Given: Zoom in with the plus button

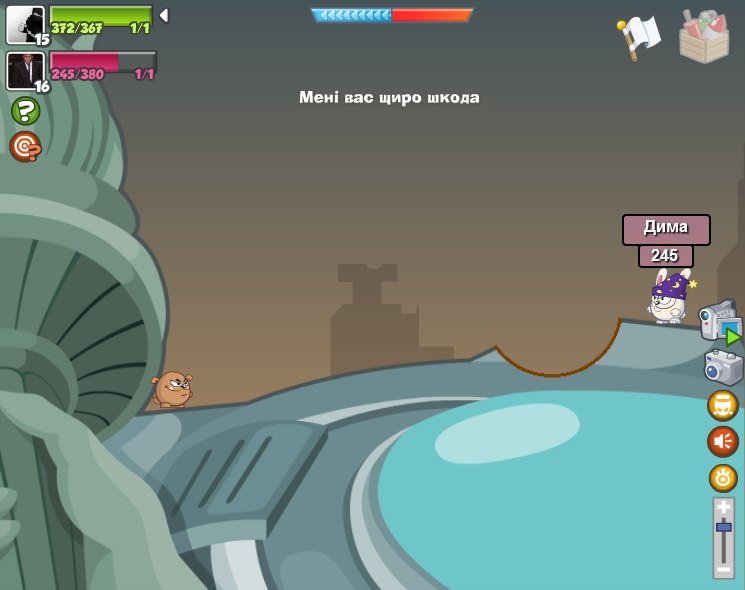Looking at the screenshot, I should [723, 508].
